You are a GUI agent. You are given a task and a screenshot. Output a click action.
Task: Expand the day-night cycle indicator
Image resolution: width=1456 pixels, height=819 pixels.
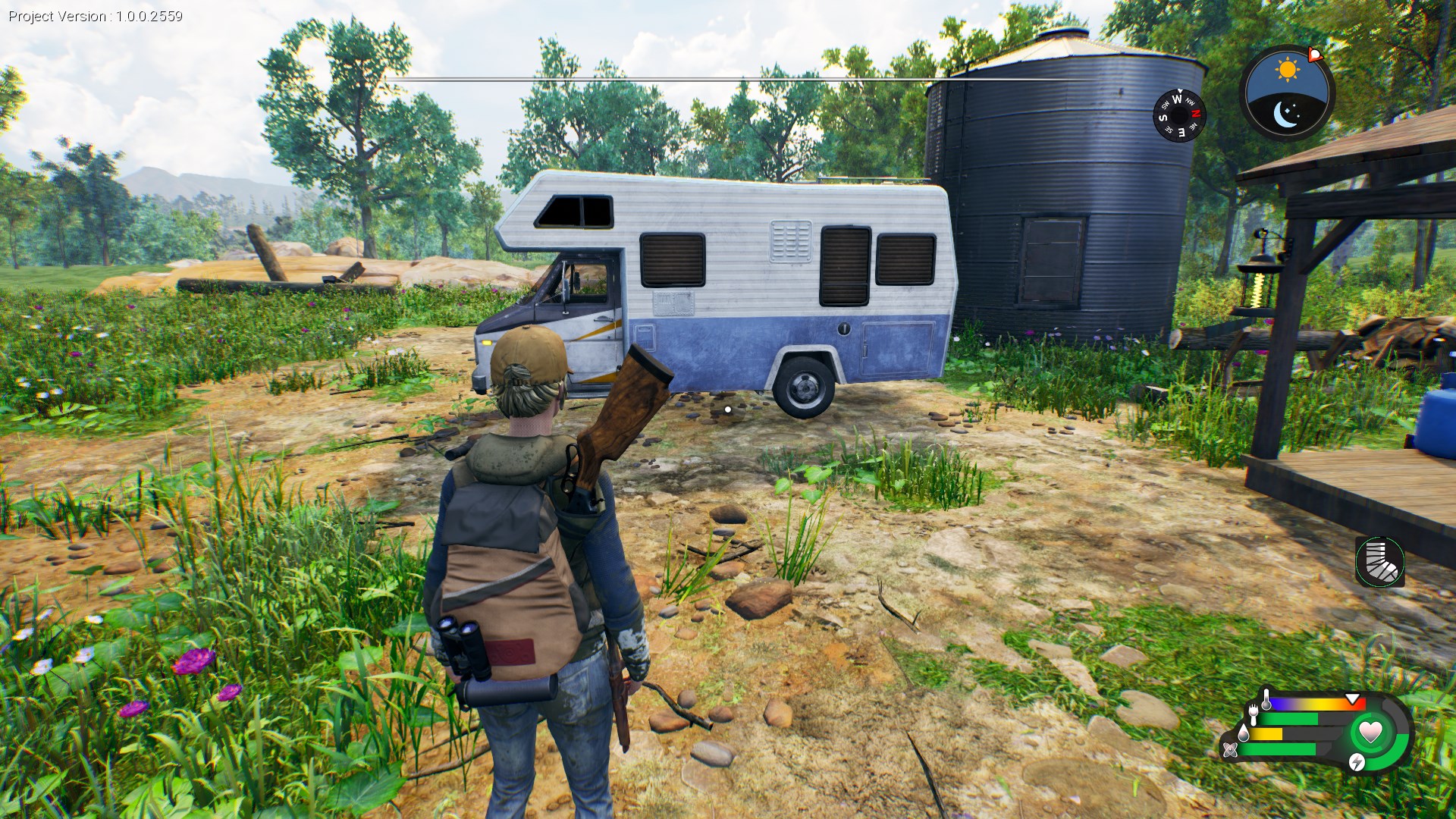point(1287,91)
